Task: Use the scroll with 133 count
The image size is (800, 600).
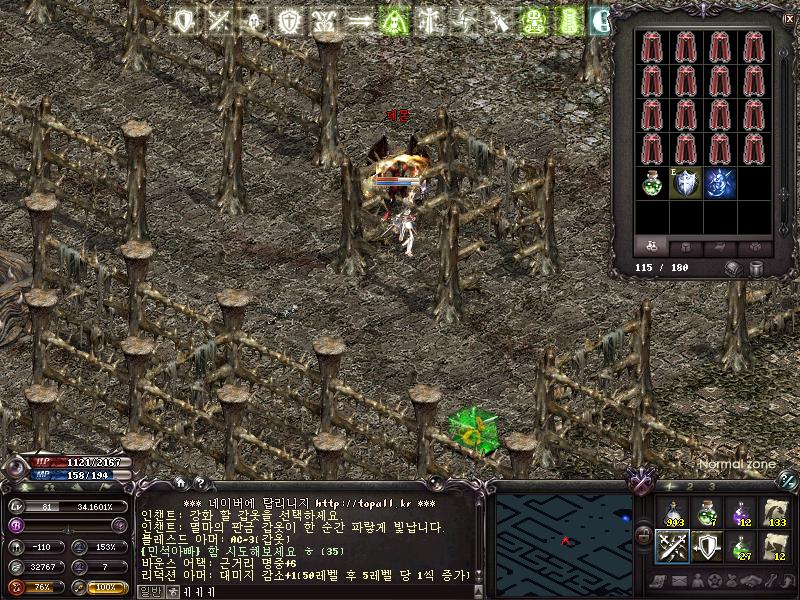Action: point(775,512)
